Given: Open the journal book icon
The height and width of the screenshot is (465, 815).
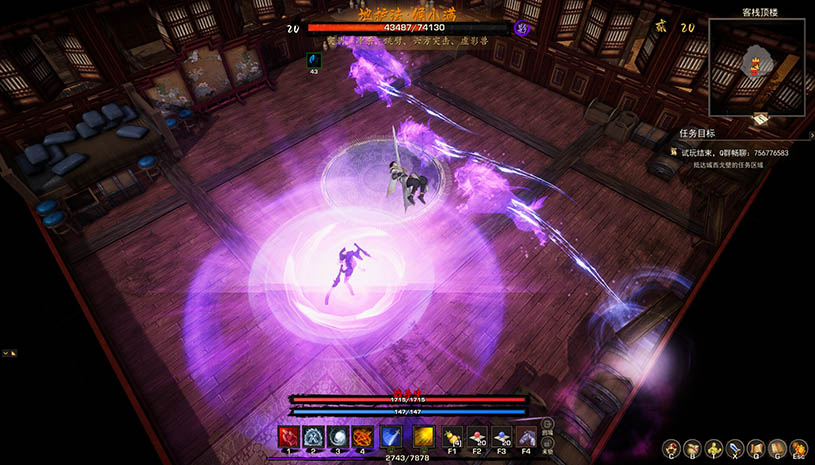Looking at the screenshot, I should (x=778, y=448).
